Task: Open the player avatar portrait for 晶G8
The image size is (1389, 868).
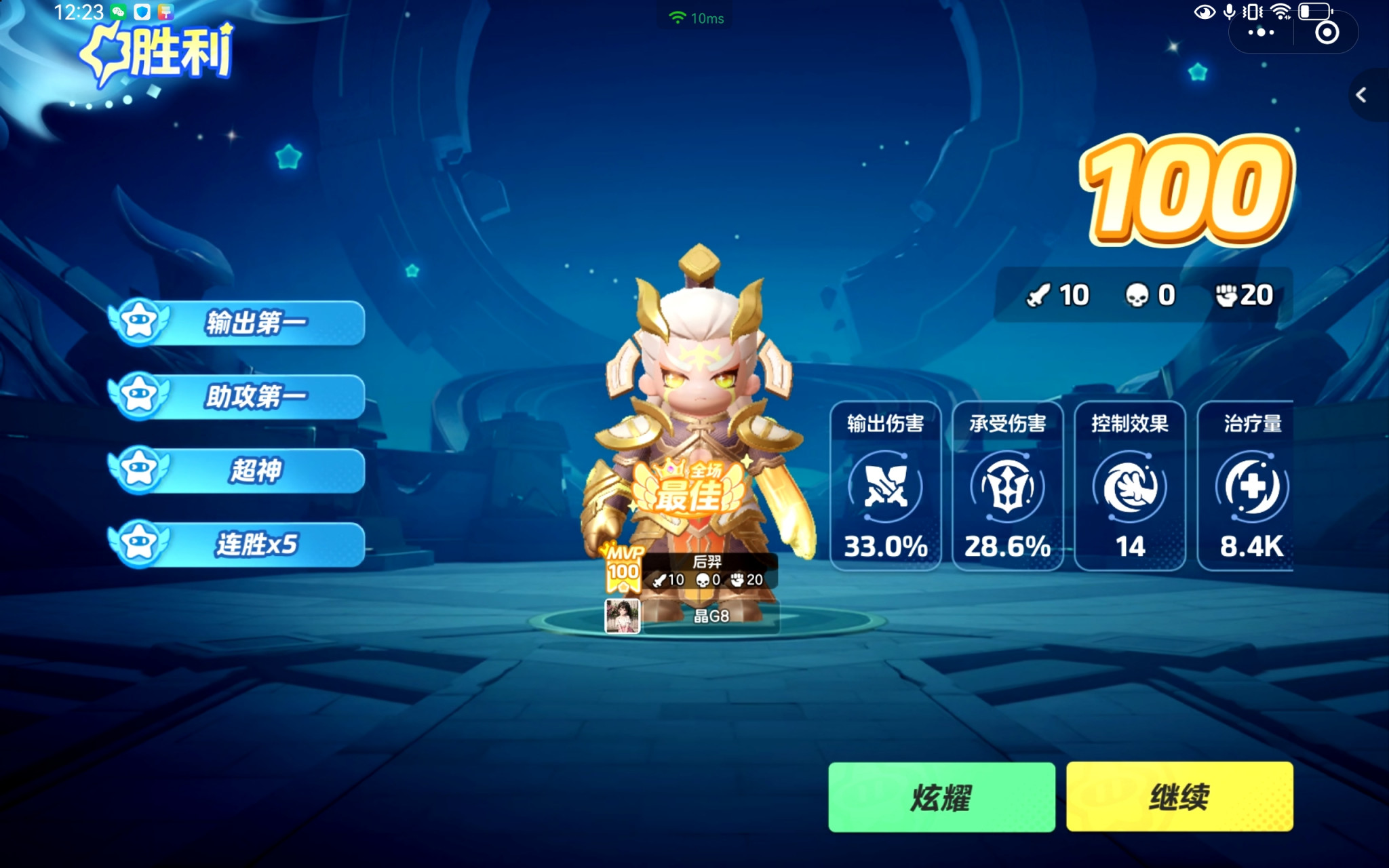Action: click(622, 616)
